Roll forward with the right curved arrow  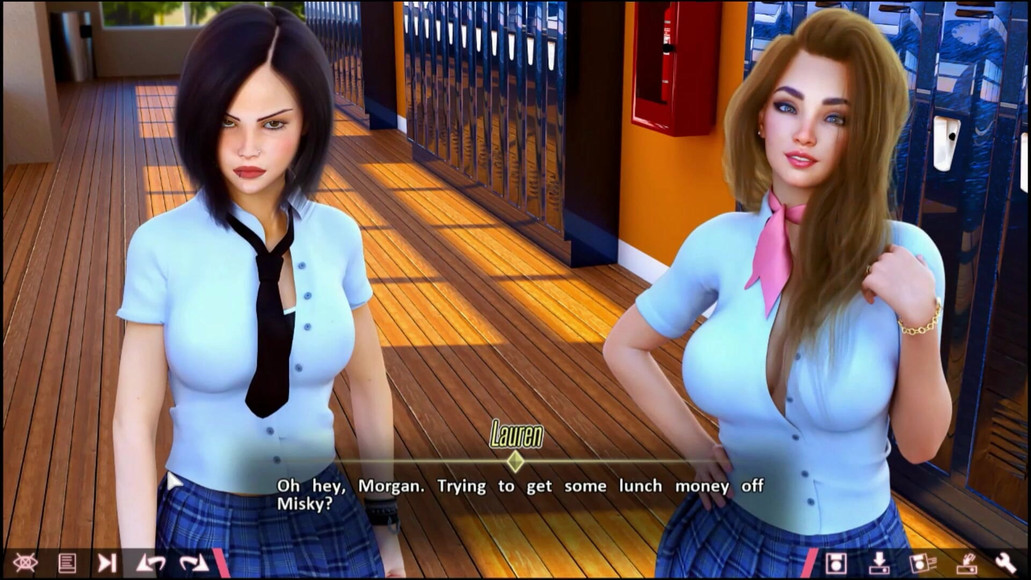[194, 562]
